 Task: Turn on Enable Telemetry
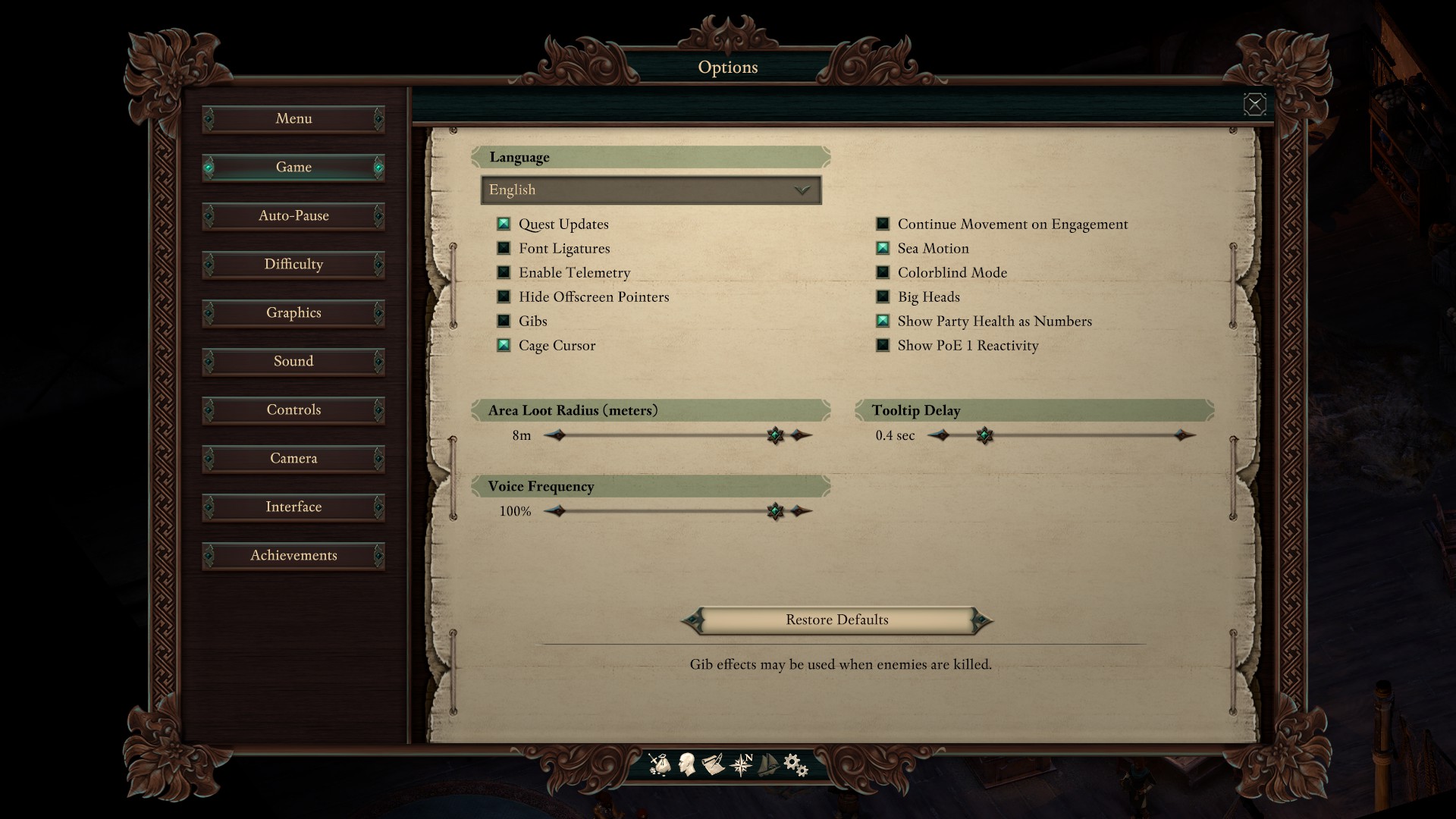tap(504, 272)
